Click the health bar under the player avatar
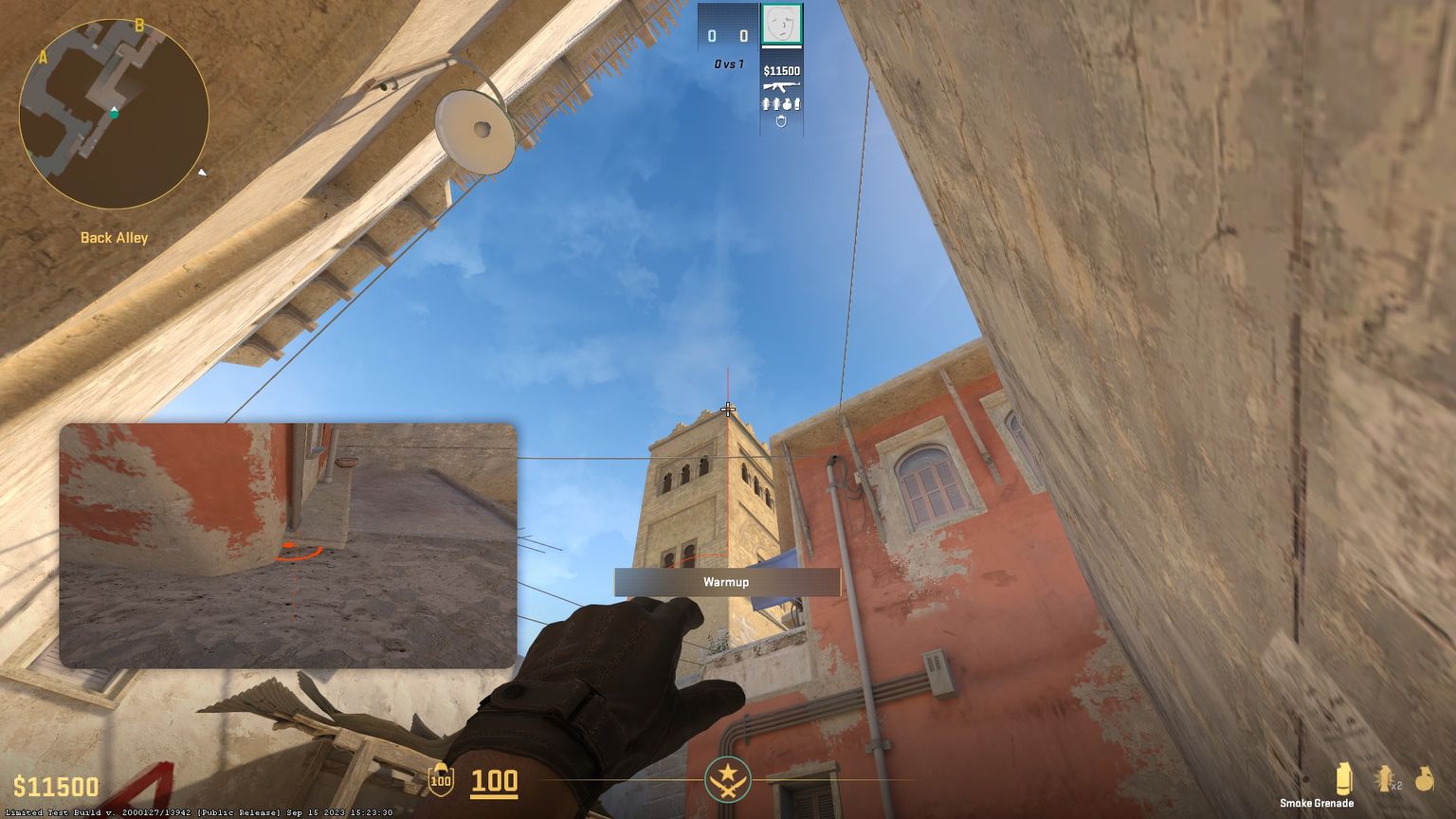Screen dimensions: 1456x819 783,46
